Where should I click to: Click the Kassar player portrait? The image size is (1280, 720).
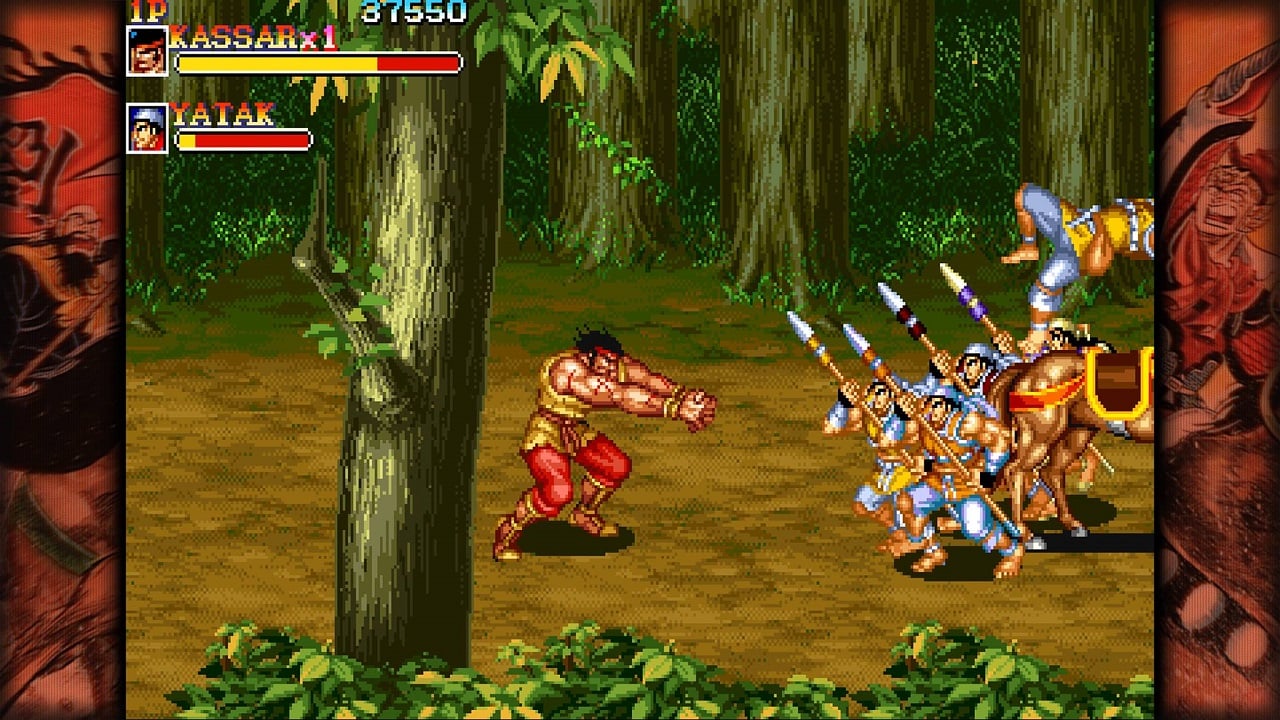[147, 51]
